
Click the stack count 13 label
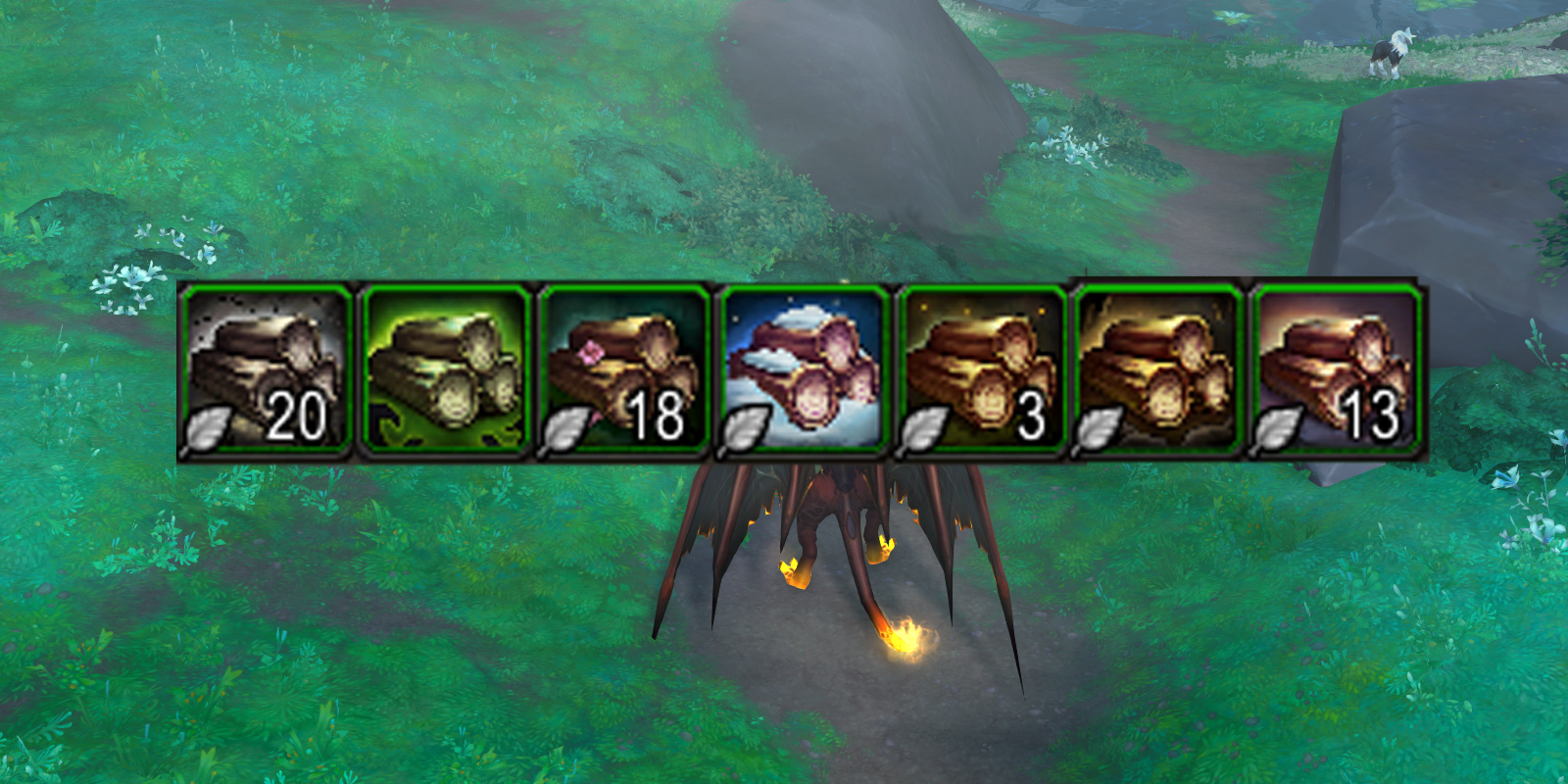point(1374,416)
